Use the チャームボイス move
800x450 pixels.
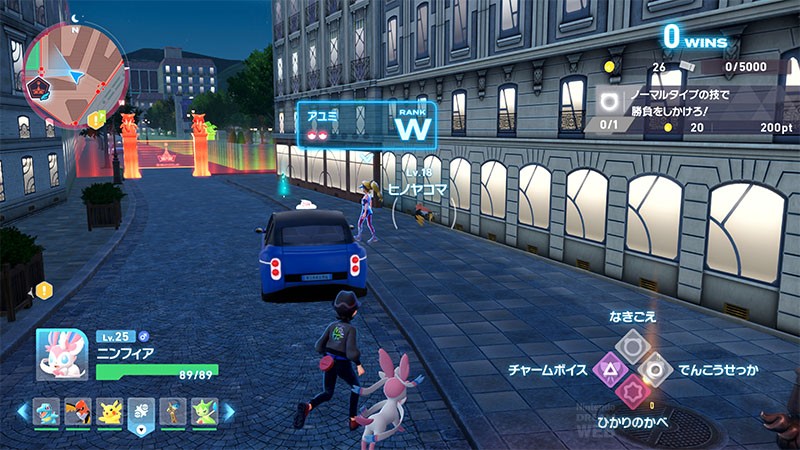[x=608, y=370]
